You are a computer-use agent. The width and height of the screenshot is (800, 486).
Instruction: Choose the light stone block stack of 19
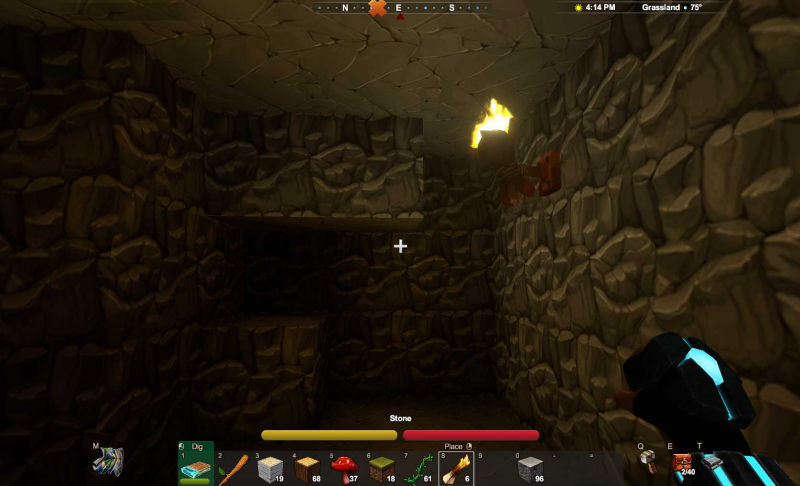pos(271,467)
